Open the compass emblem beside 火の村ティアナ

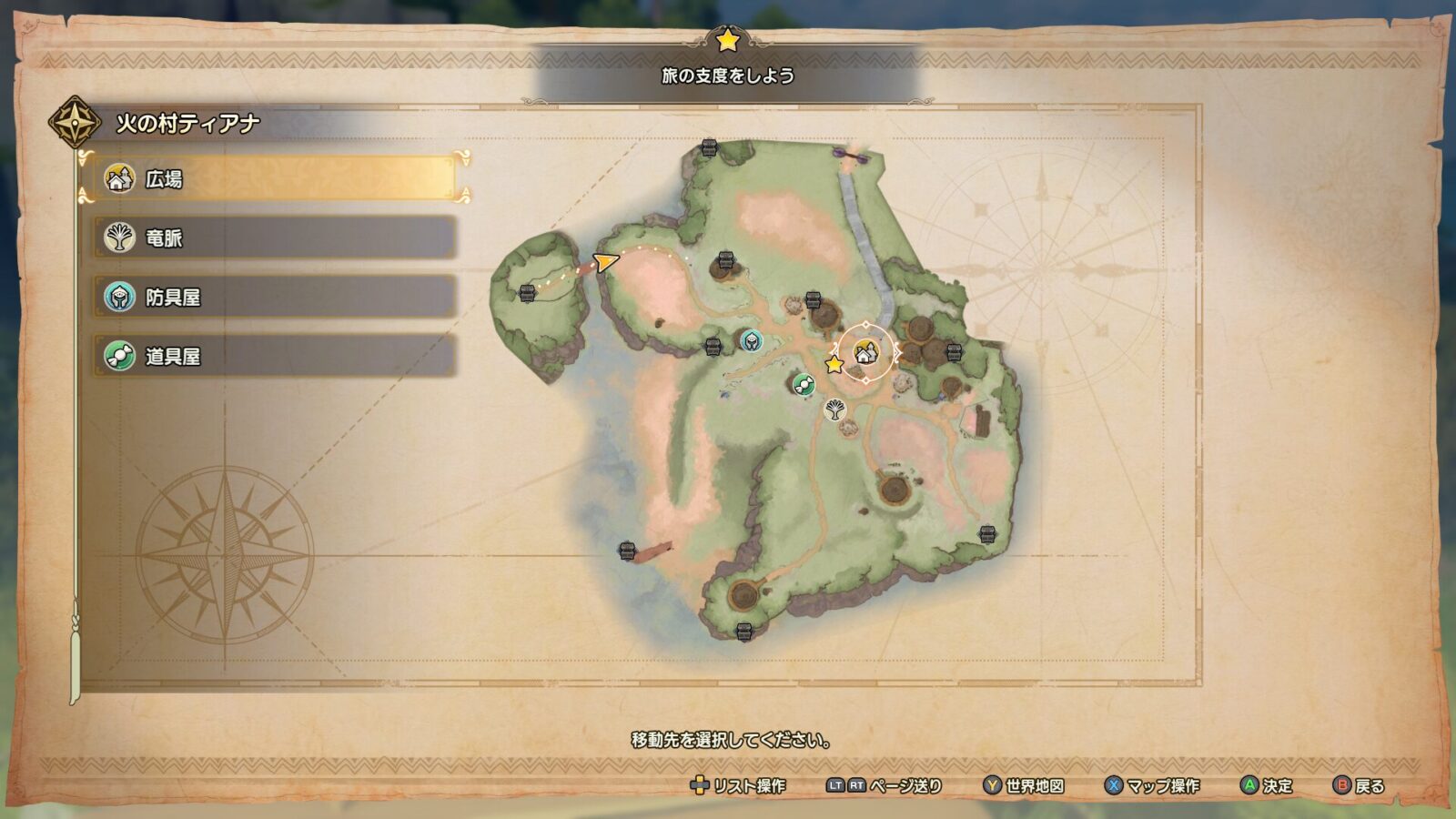(x=75, y=122)
